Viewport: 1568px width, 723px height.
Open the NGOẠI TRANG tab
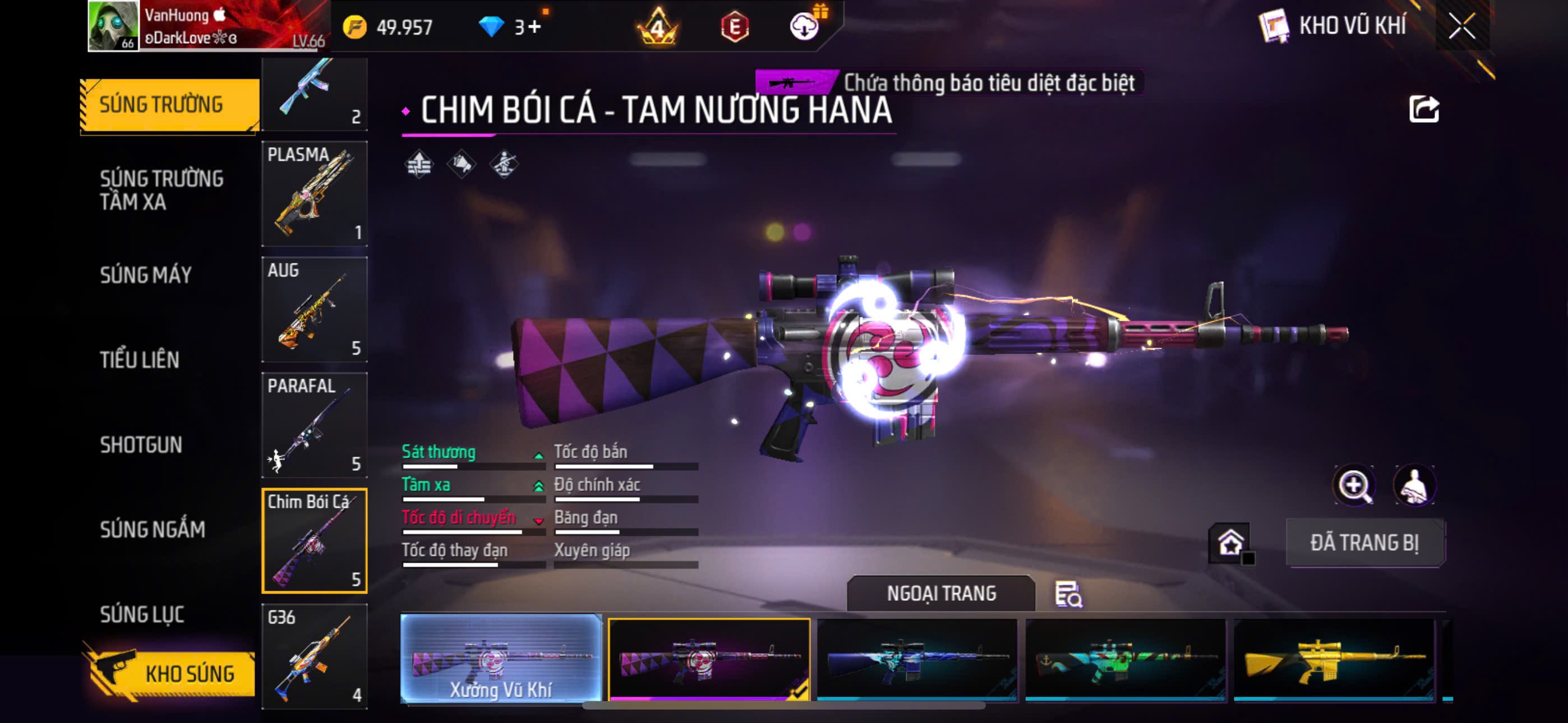coord(940,594)
